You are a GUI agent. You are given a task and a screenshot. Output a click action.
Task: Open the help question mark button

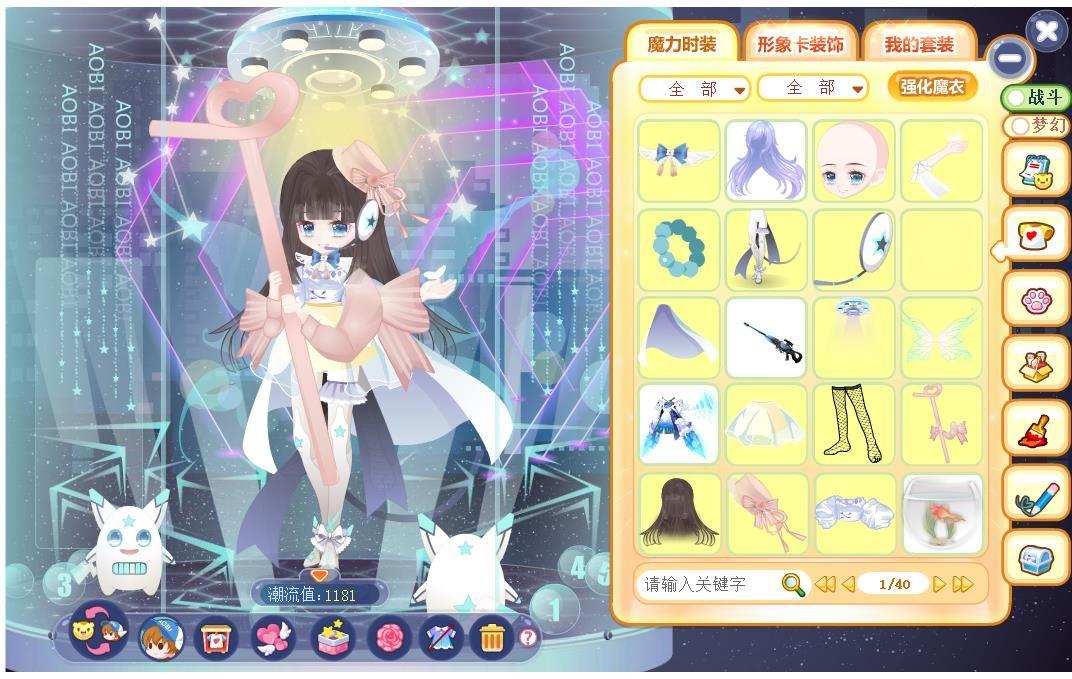[528, 636]
